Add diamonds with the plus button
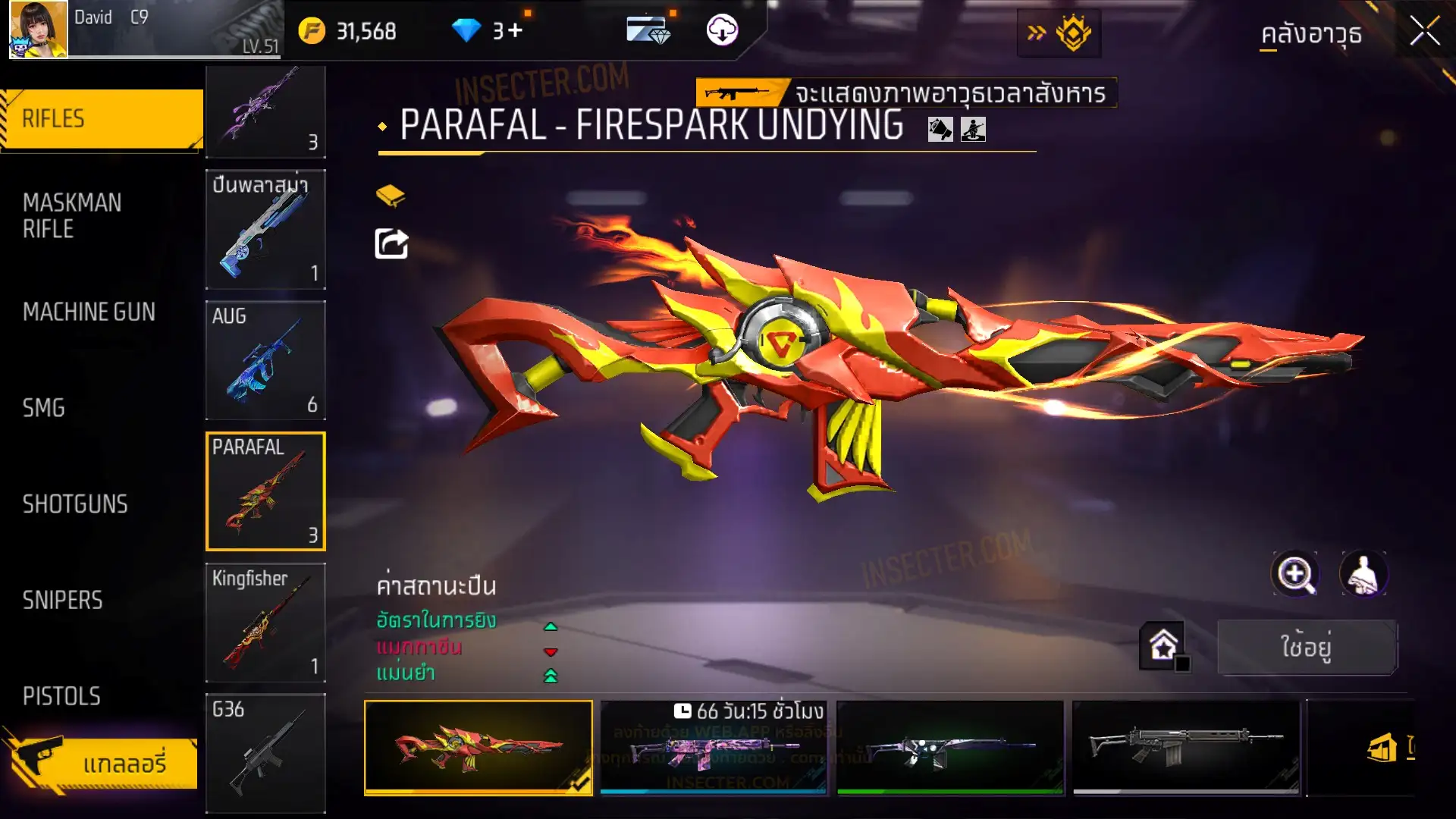 (516, 30)
